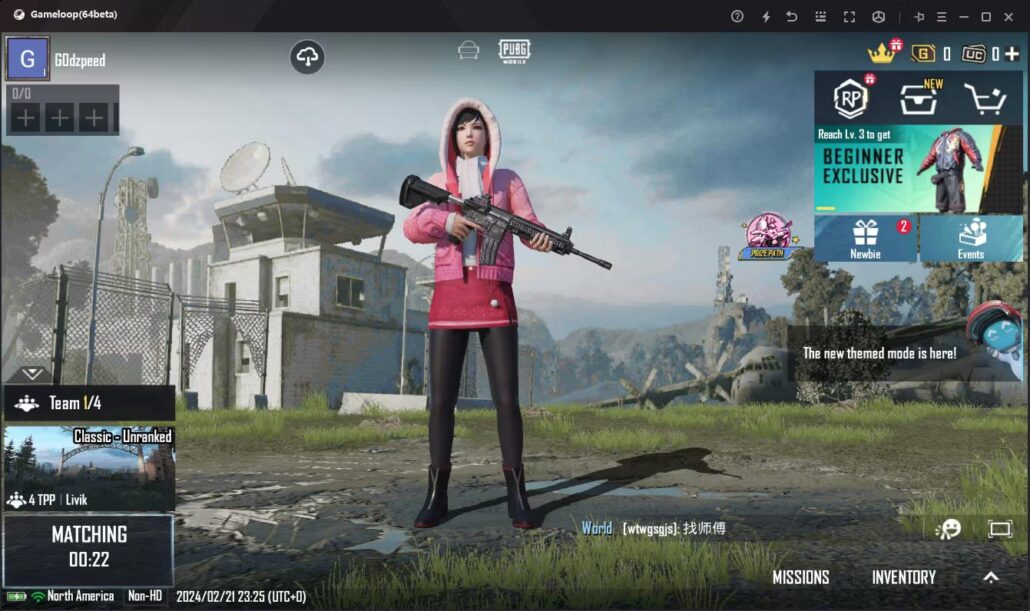The width and height of the screenshot is (1030, 611).
Task: Open the new themed mode notification
Action: (880, 353)
